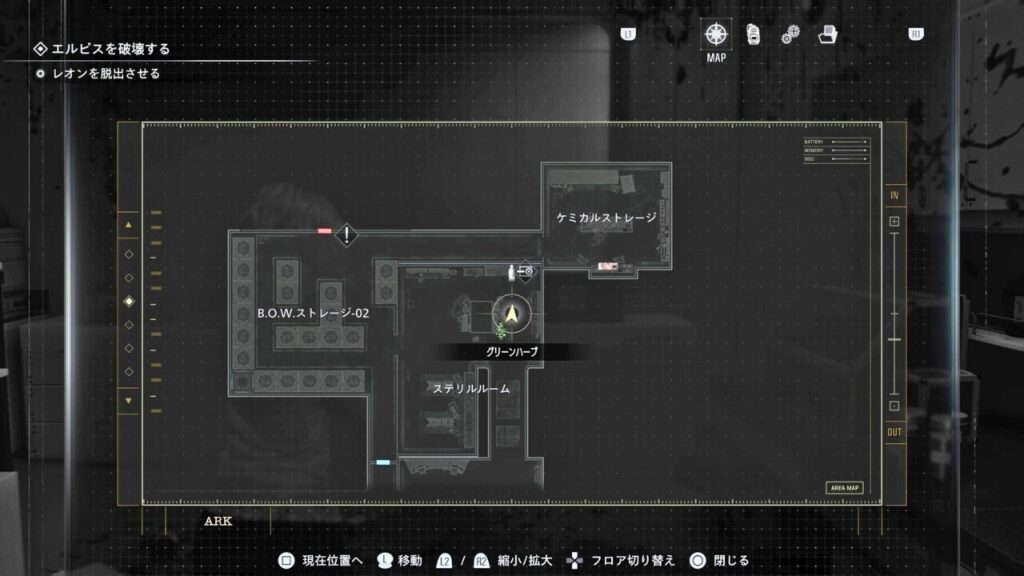Click the player position arrow marker
Viewport: 1024px width, 576px height.
click(513, 314)
